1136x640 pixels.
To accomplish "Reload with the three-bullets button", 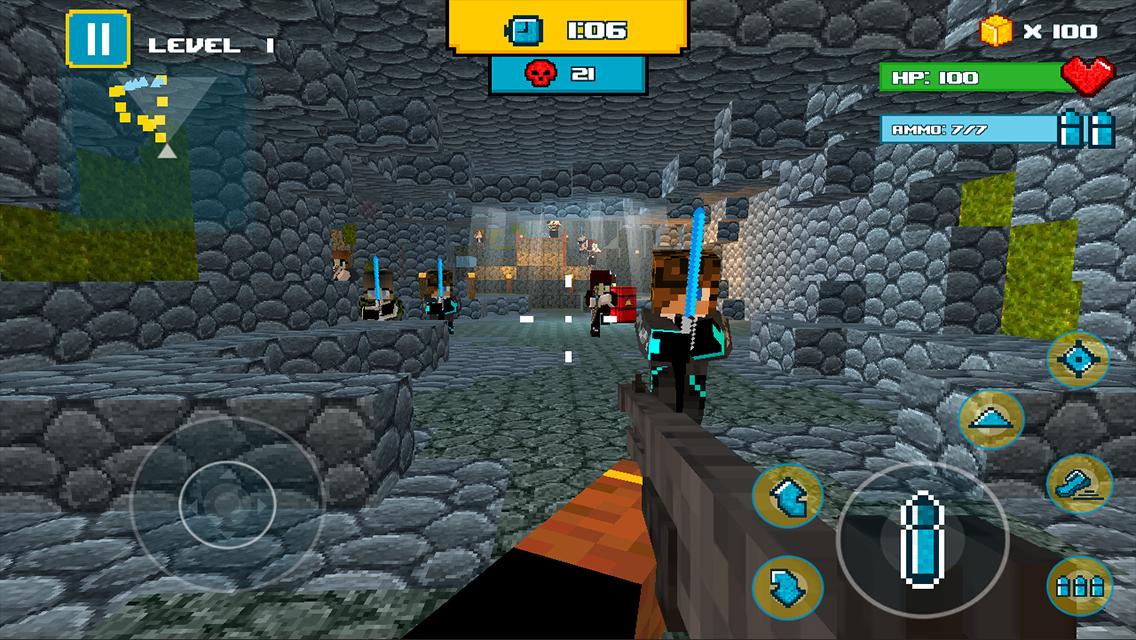I will 1076,583.
